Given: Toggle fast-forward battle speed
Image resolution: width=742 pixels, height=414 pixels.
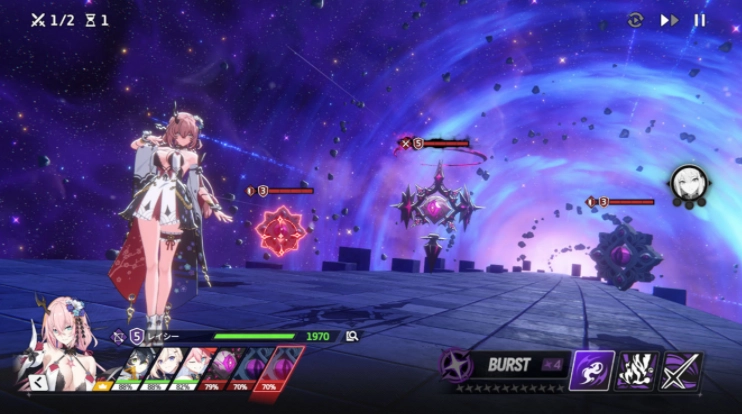Looking at the screenshot, I should tap(669, 20).
